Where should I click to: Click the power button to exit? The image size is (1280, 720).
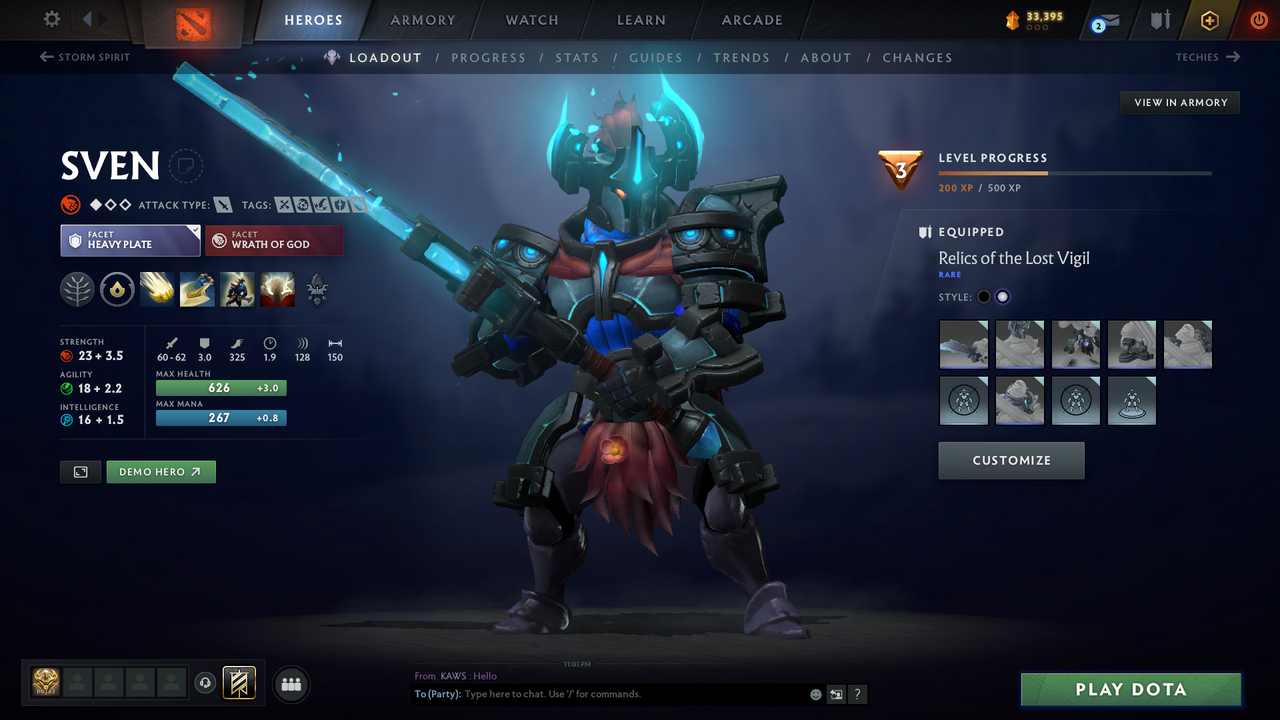pos(1259,19)
